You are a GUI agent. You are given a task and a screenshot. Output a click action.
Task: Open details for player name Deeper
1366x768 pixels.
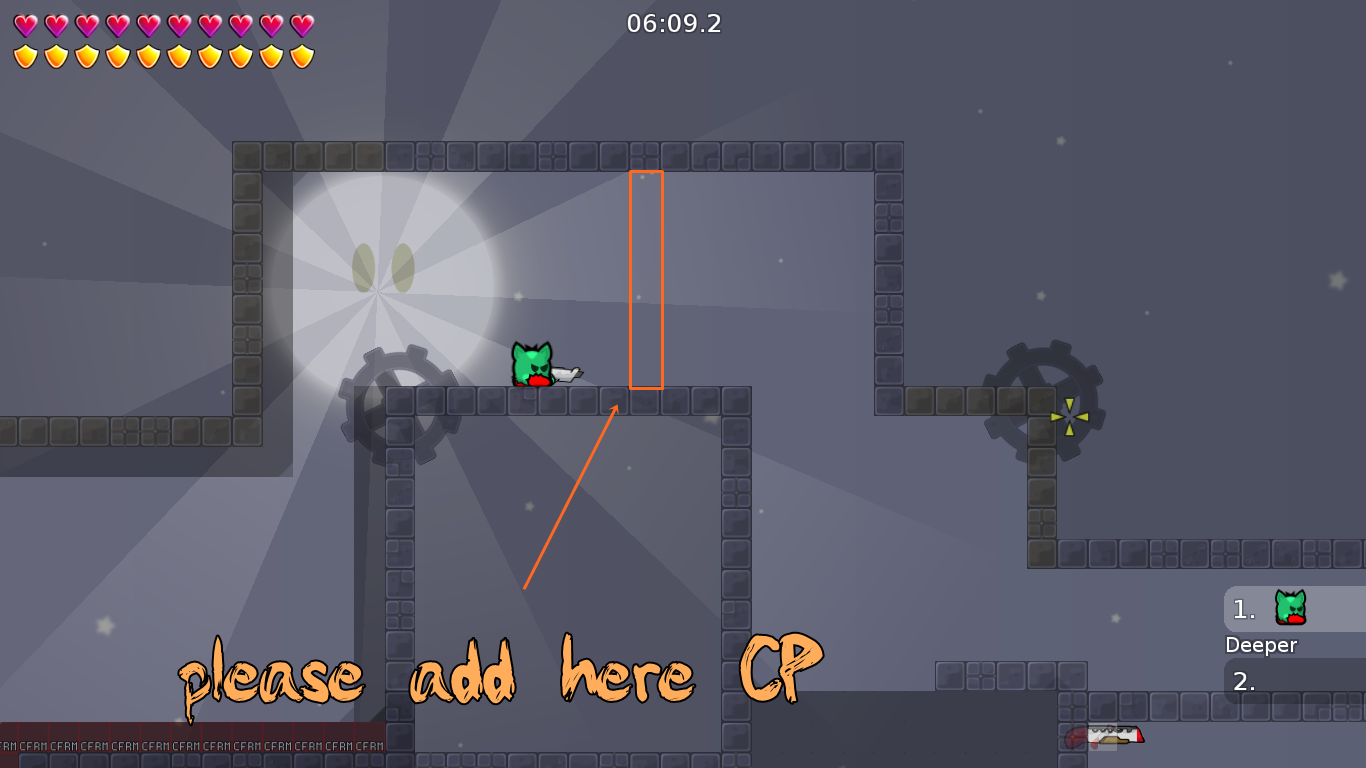(1261, 645)
